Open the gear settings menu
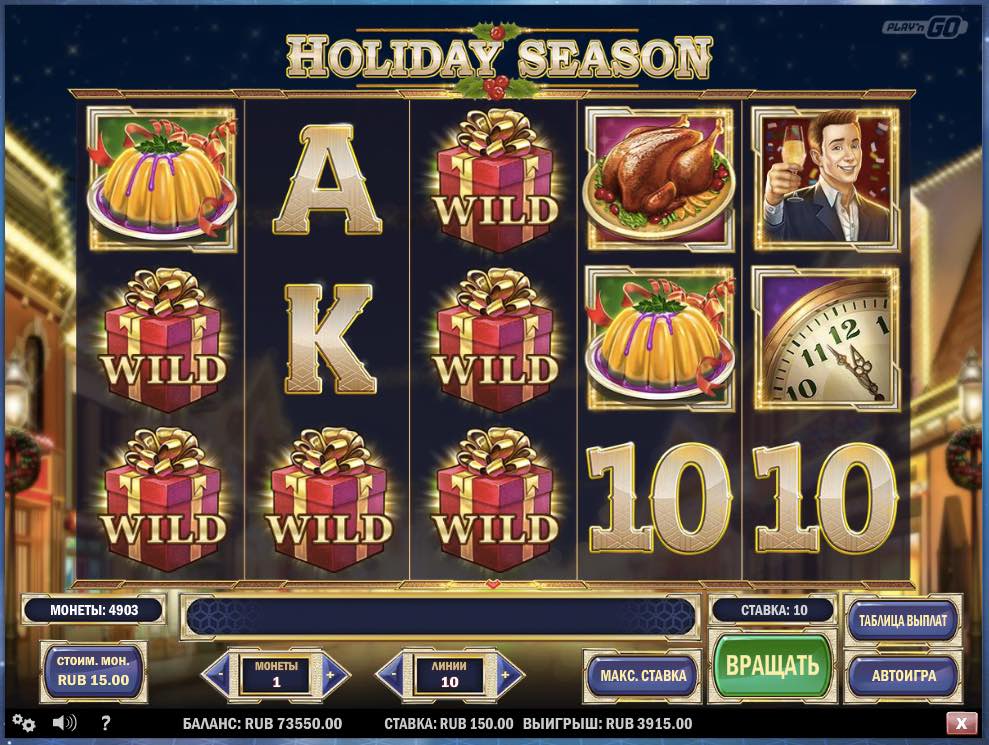 point(24,723)
